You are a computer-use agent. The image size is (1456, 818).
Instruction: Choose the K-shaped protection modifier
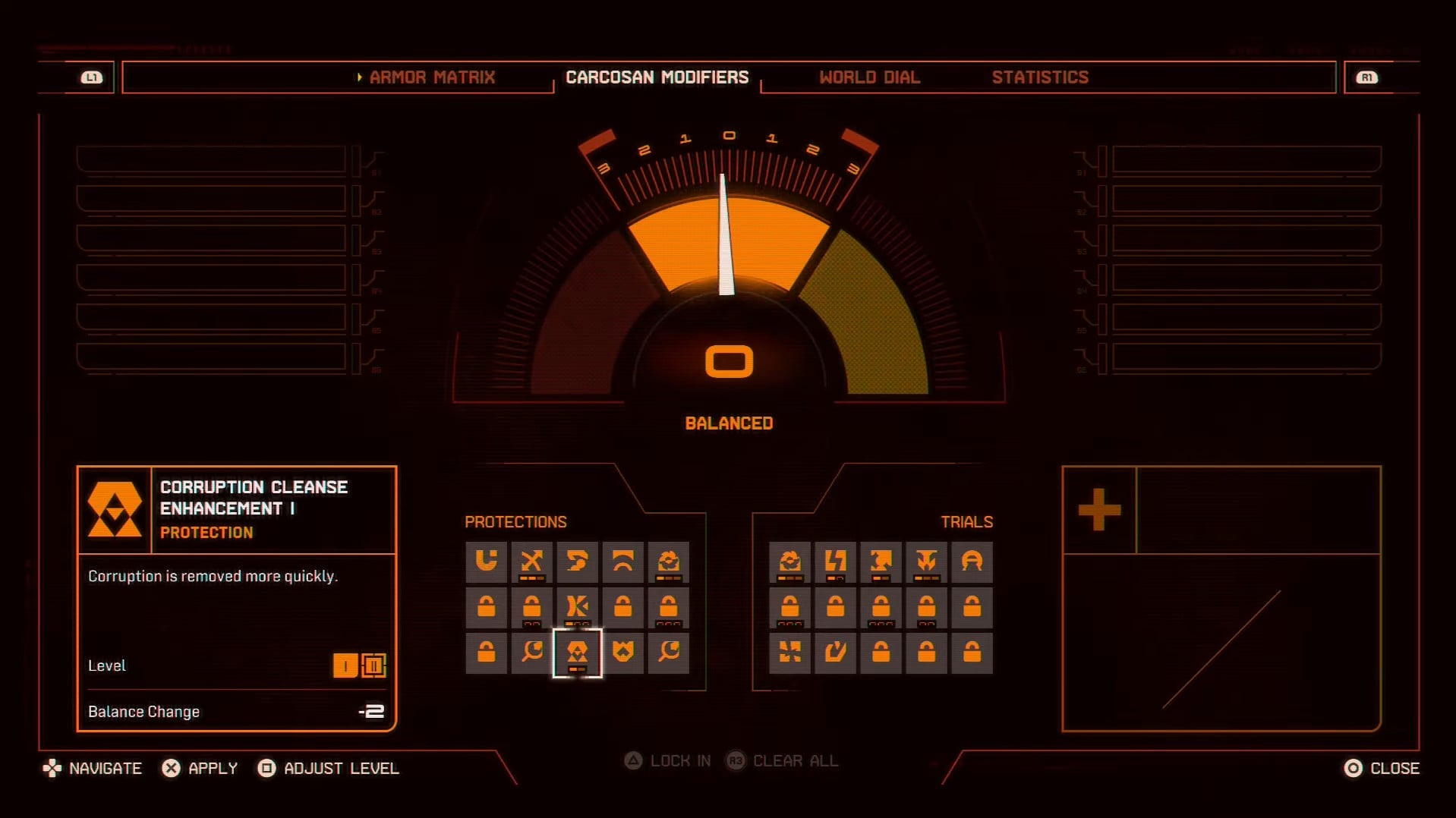pyautogui.click(x=577, y=606)
